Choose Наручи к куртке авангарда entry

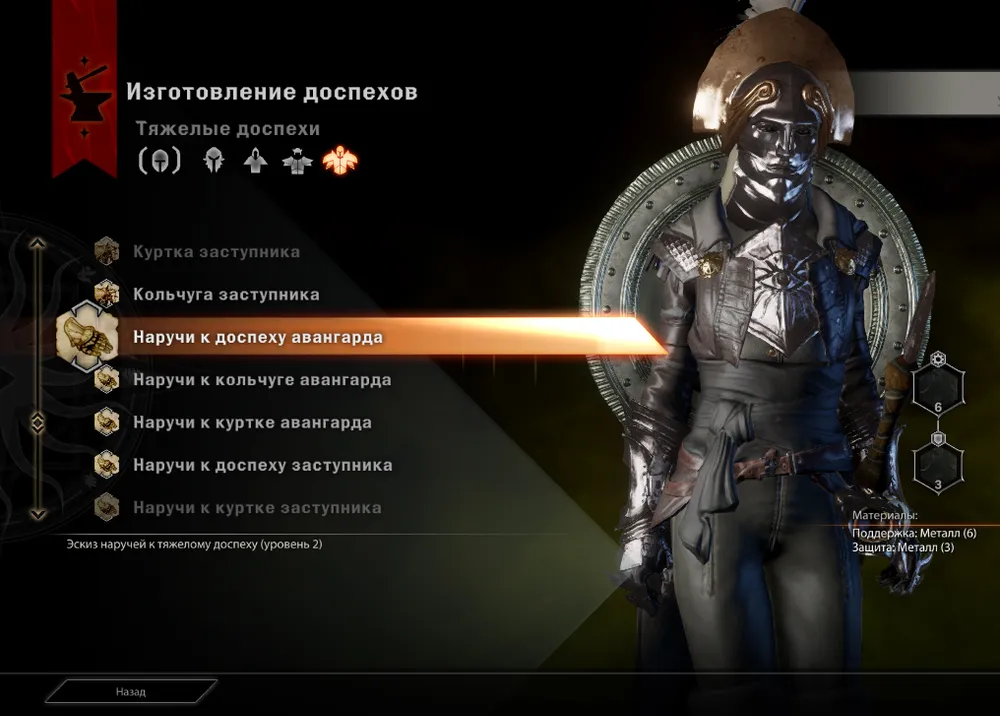pos(252,423)
